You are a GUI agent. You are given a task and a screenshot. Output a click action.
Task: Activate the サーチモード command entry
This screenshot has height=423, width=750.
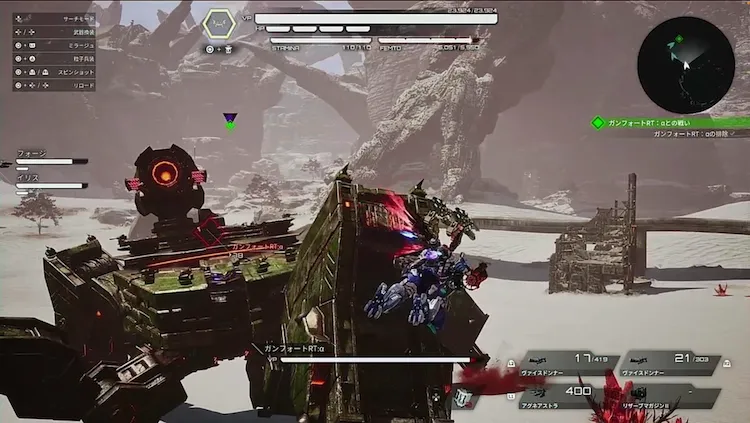[54, 18]
